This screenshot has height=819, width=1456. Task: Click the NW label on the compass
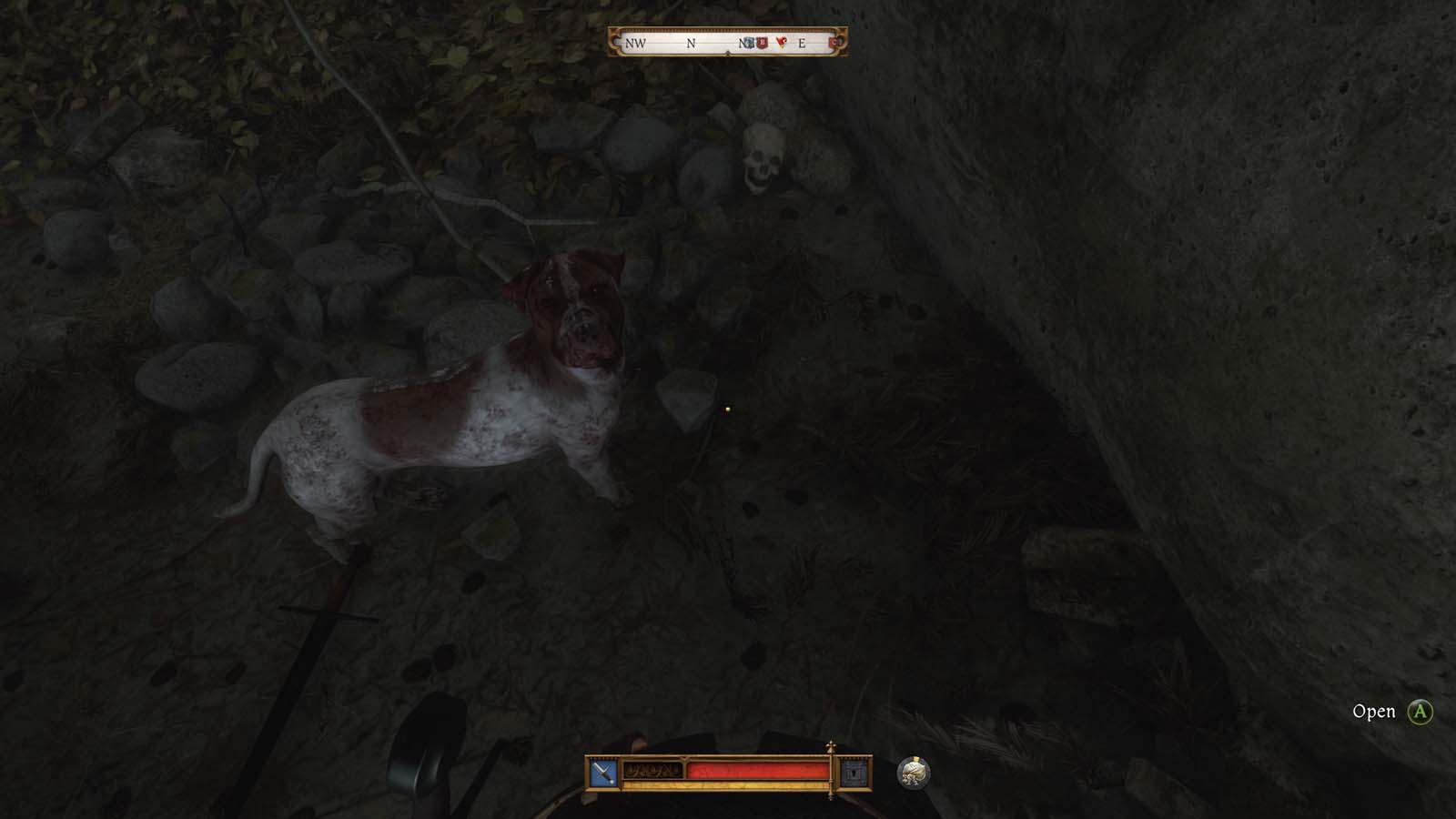[x=637, y=42]
